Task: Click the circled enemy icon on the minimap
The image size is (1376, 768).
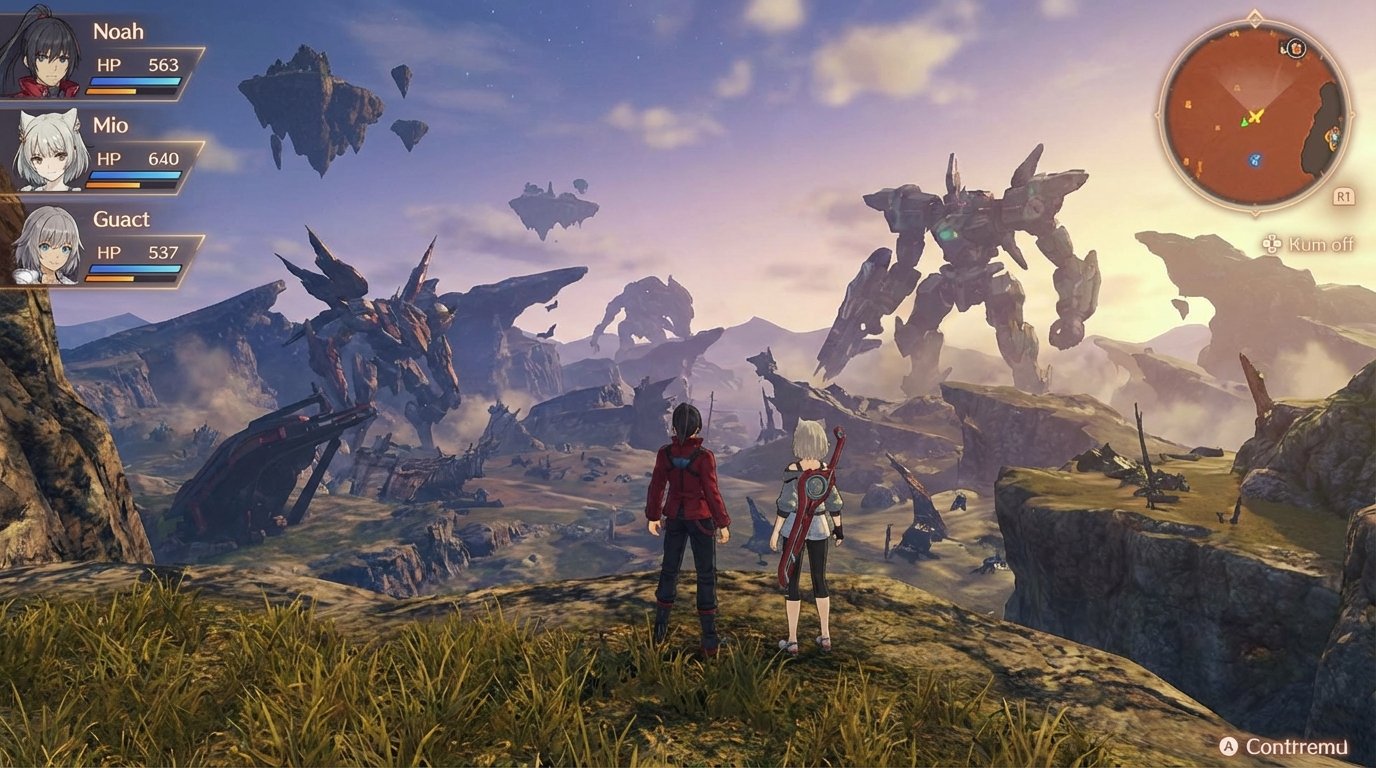Action: point(1296,48)
